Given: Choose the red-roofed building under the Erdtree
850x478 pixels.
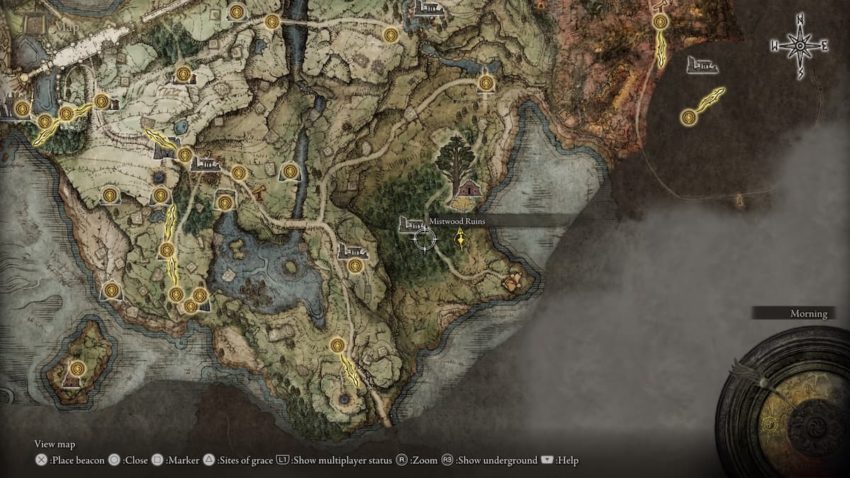Looking at the screenshot, I should [467, 187].
